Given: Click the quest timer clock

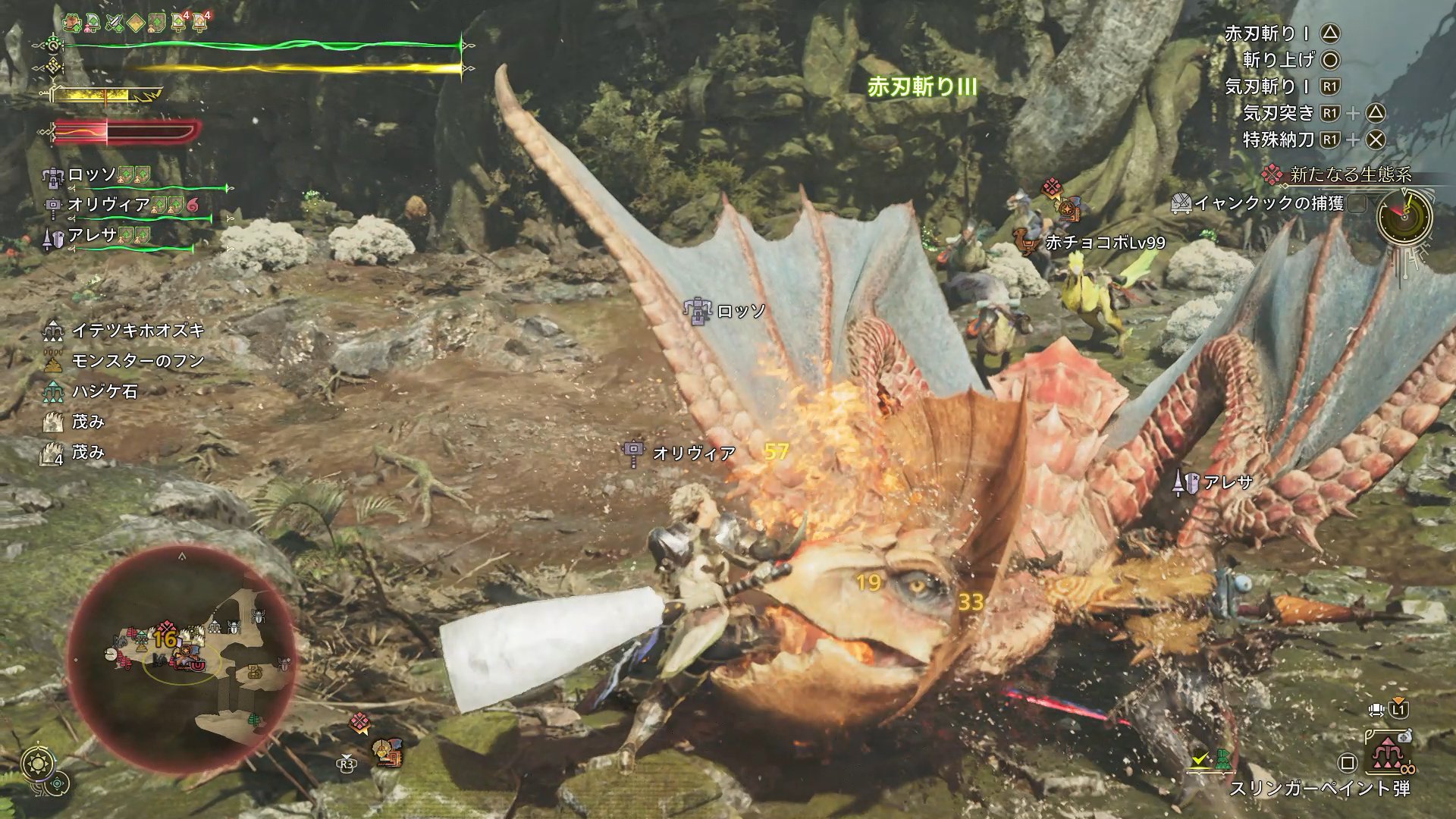Looking at the screenshot, I should [x=1404, y=215].
